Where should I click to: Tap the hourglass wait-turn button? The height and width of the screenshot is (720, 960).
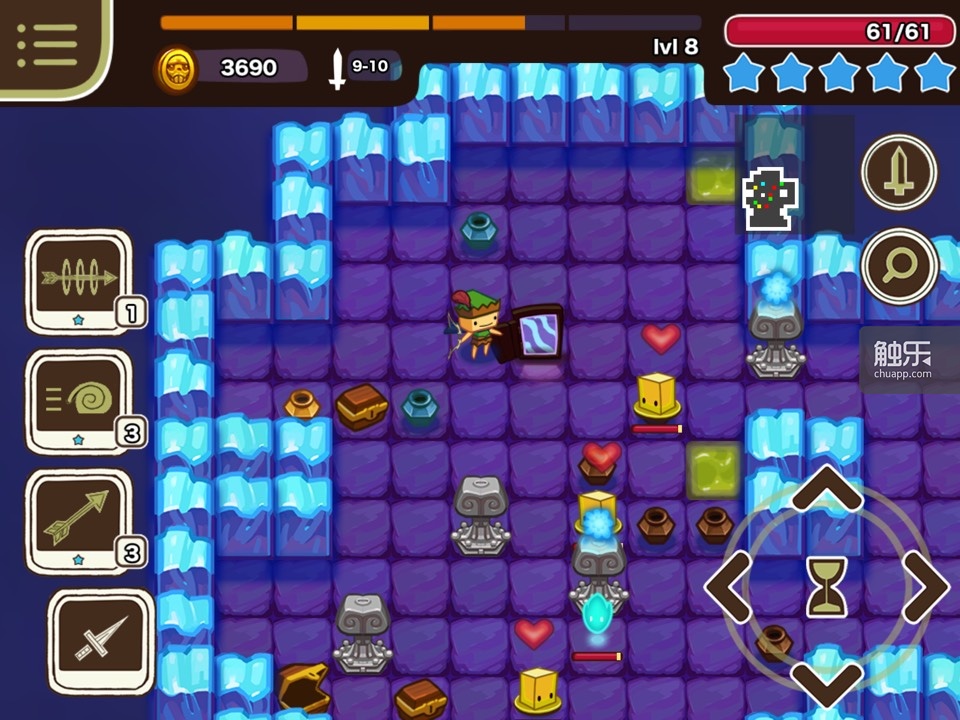tap(827, 586)
